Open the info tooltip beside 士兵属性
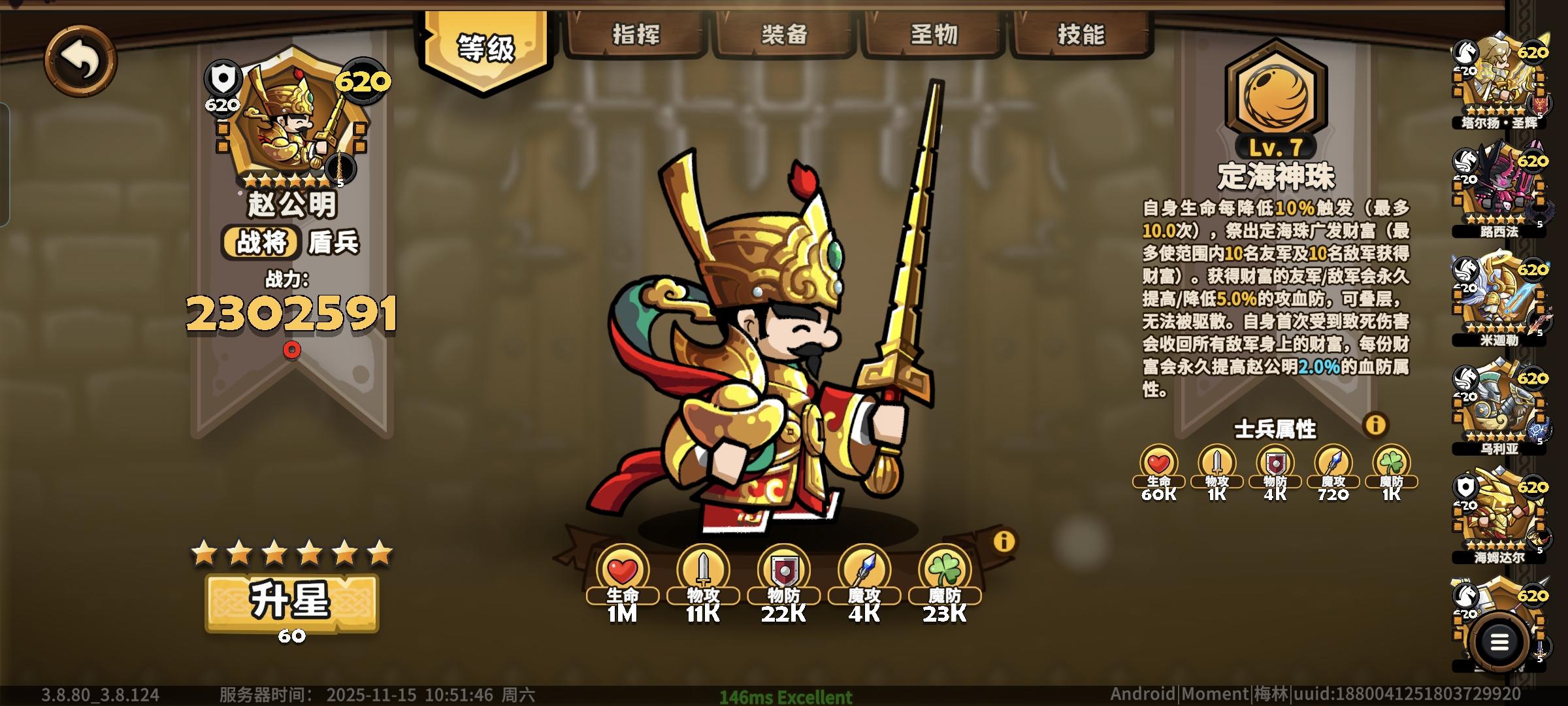1568x706 pixels. (x=1375, y=424)
